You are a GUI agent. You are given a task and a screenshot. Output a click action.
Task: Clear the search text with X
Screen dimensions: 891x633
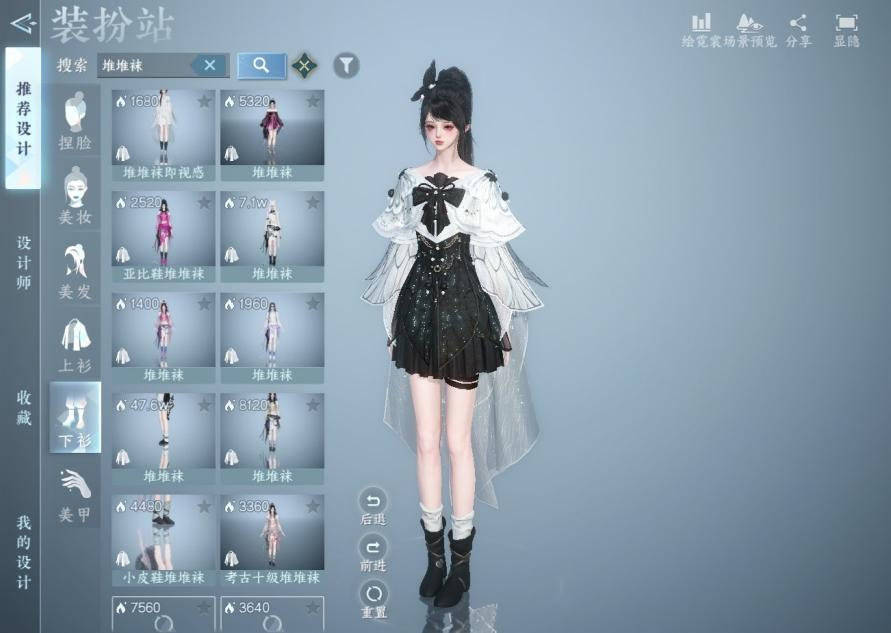click(x=210, y=65)
